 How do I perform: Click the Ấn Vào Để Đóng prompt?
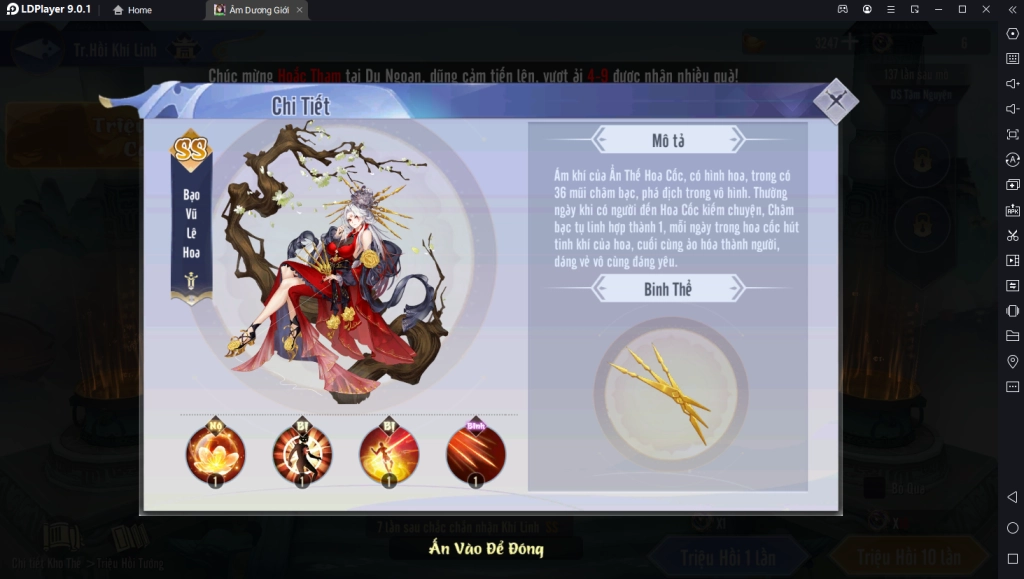pyautogui.click(x=486, y=548)
